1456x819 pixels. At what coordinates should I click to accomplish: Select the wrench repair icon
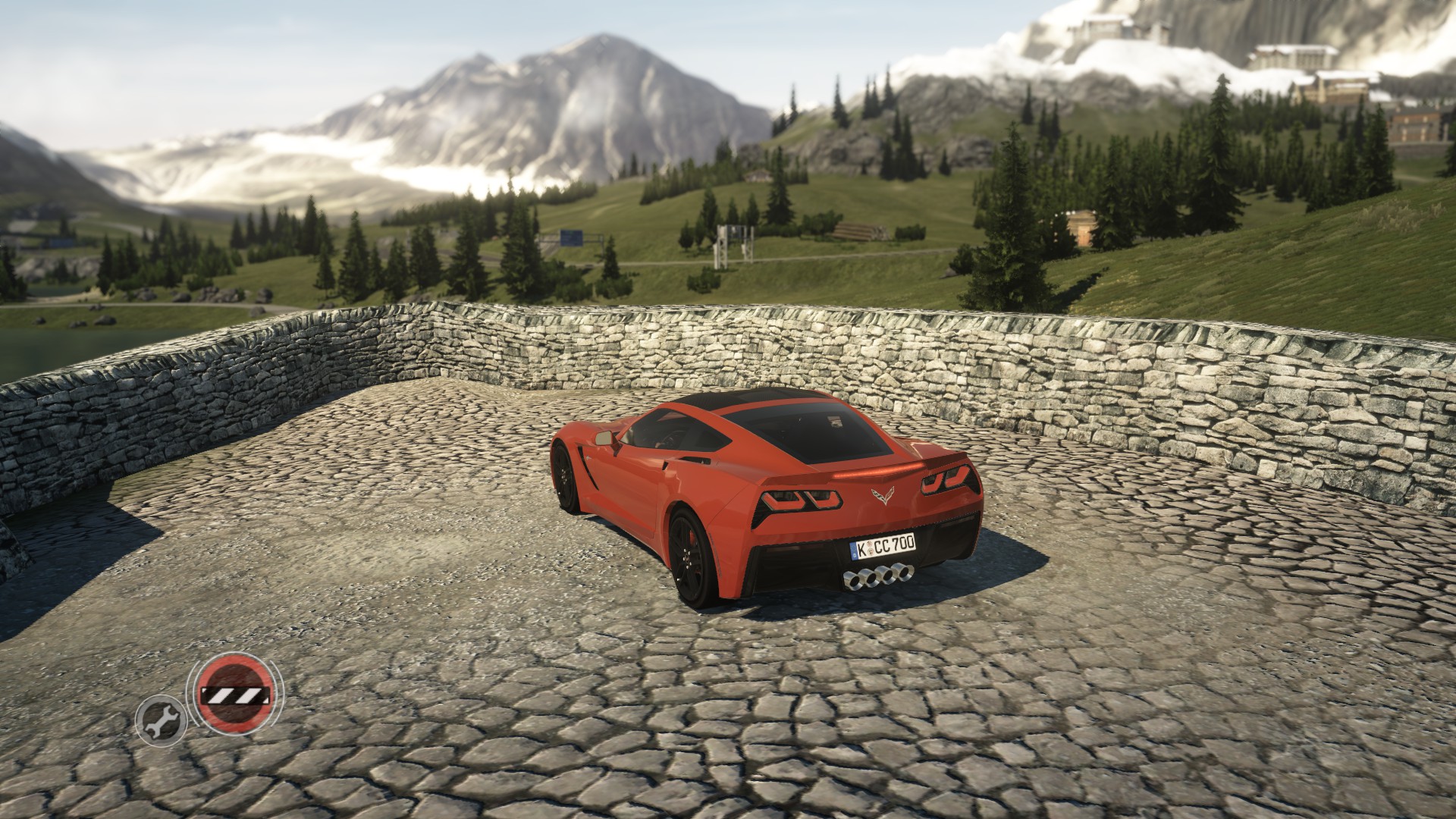(x=161, y=717)
